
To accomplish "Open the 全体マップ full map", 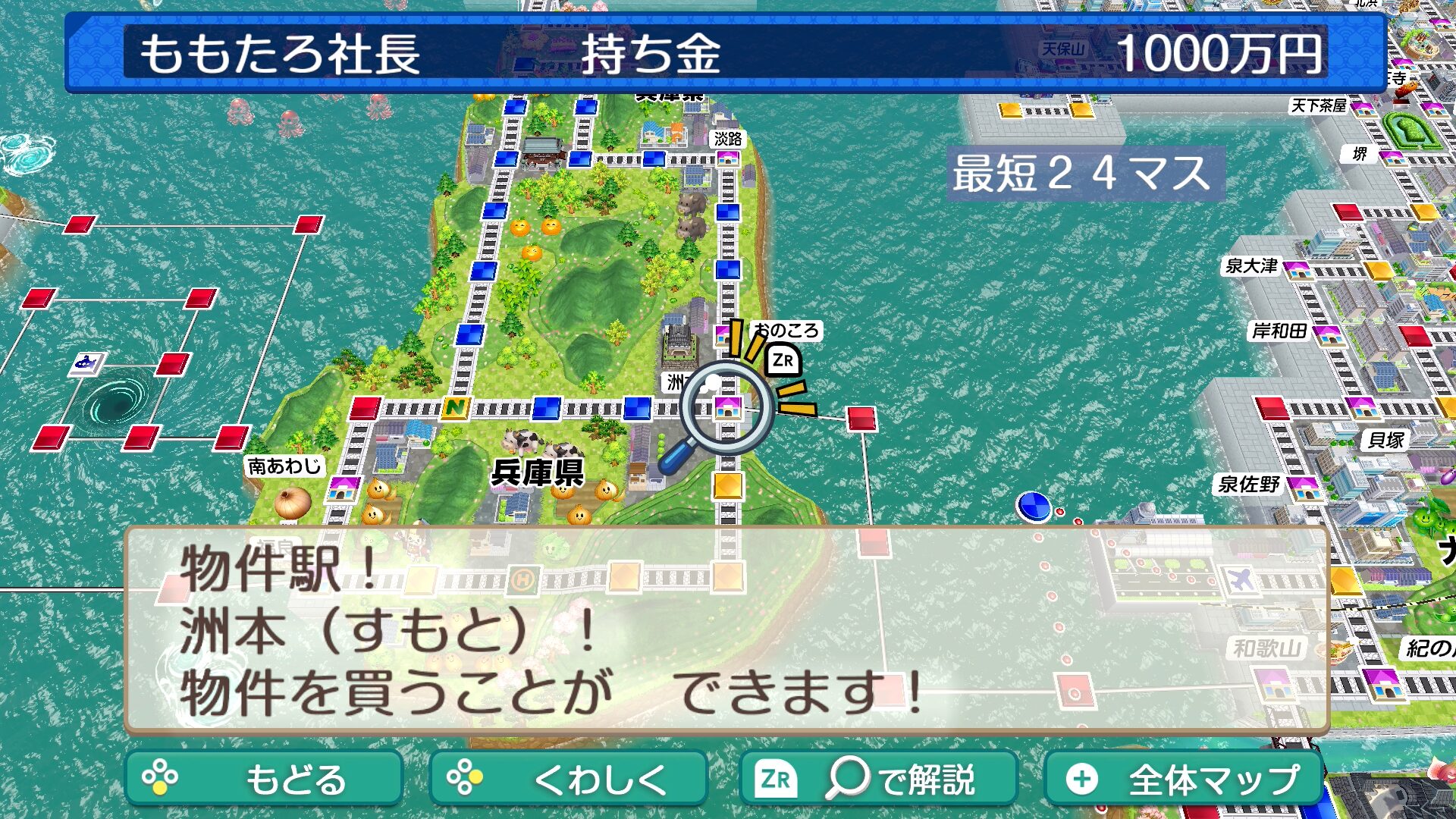I will (x=1183, y=778).
